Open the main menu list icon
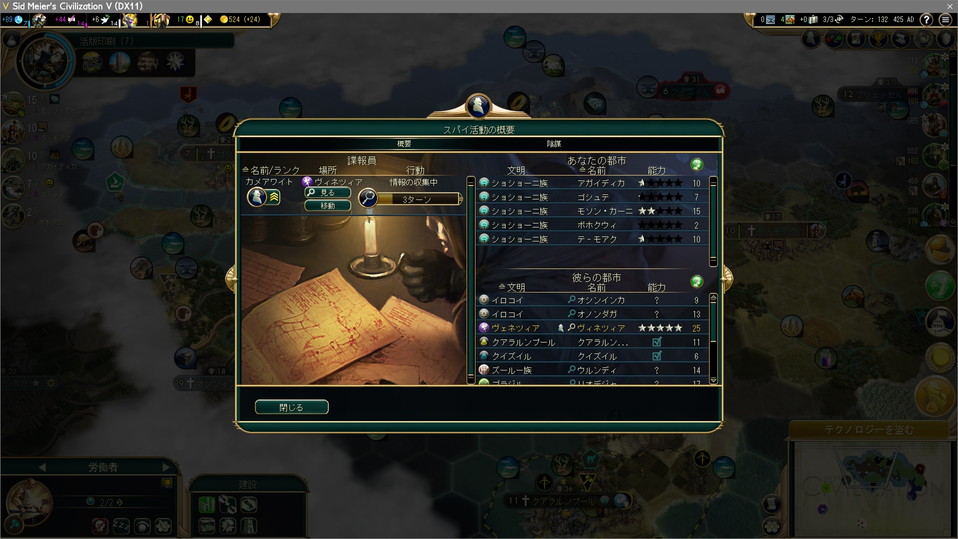This screenshot has height=539, width=958. (945, 19)
